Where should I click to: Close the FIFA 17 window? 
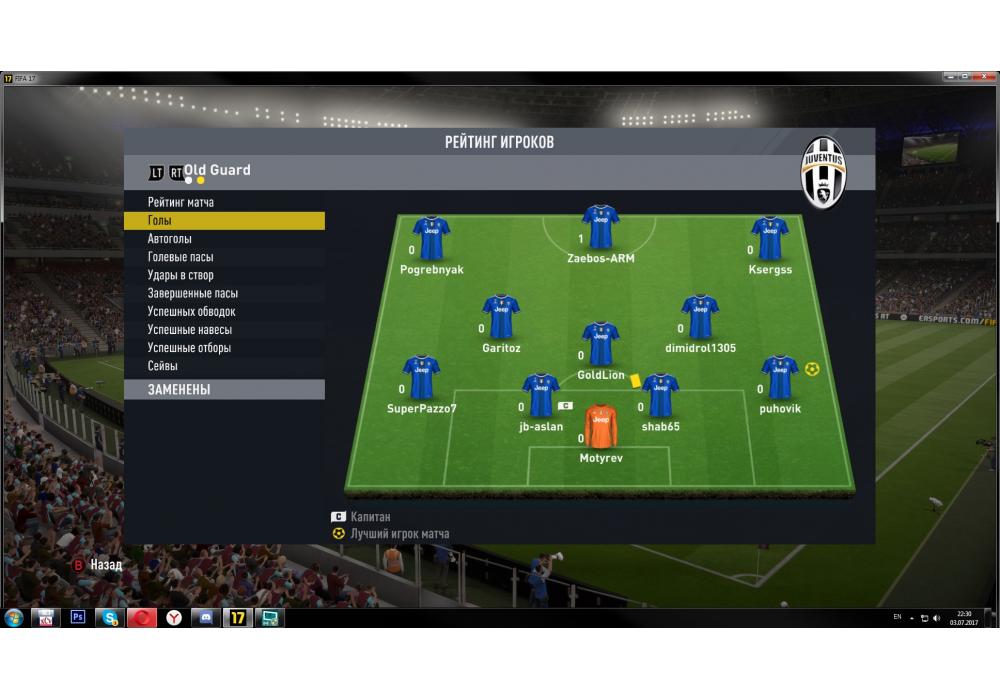985,77
